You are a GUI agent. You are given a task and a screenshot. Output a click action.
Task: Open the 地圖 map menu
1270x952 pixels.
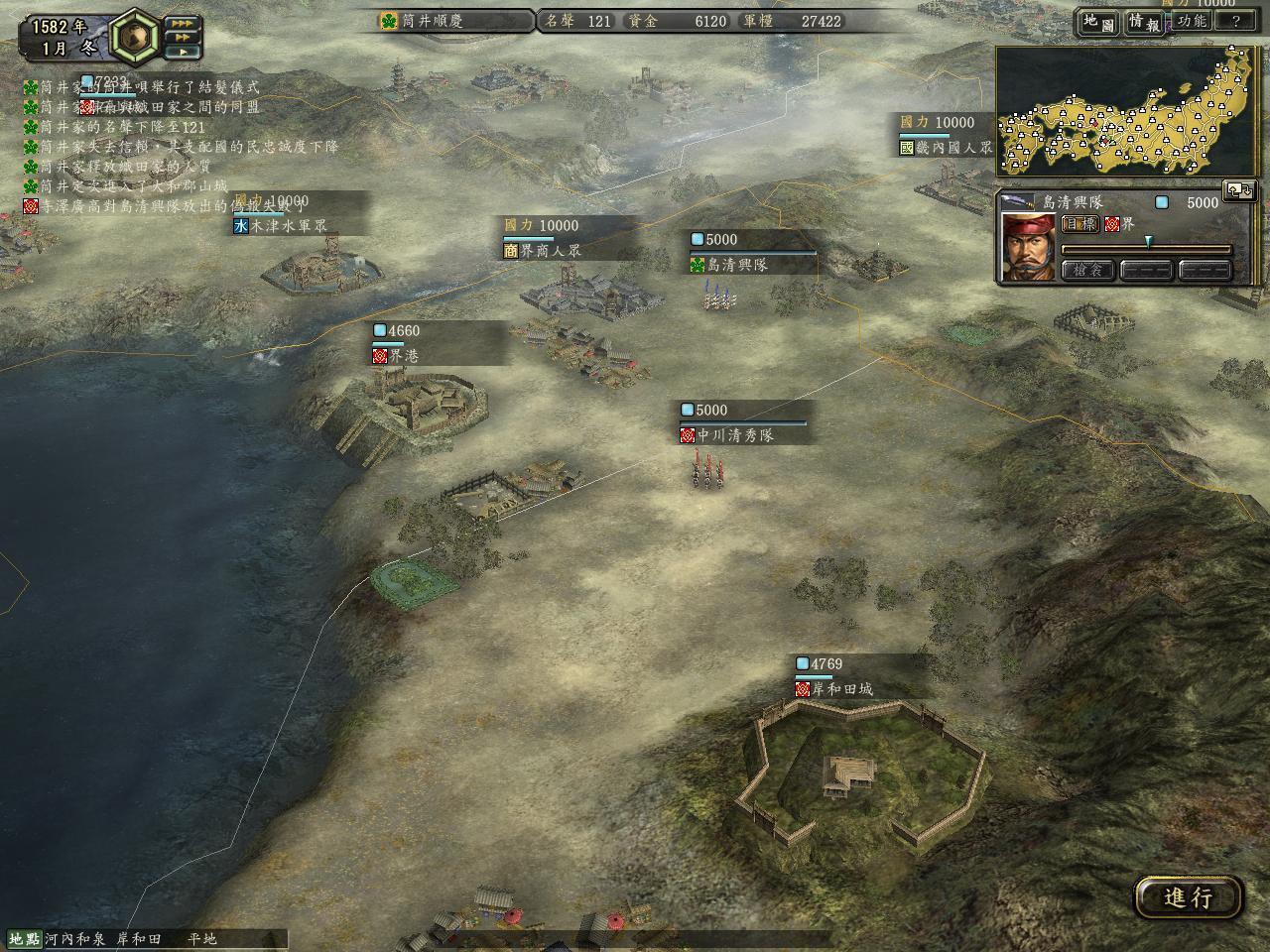point(1099,23)
